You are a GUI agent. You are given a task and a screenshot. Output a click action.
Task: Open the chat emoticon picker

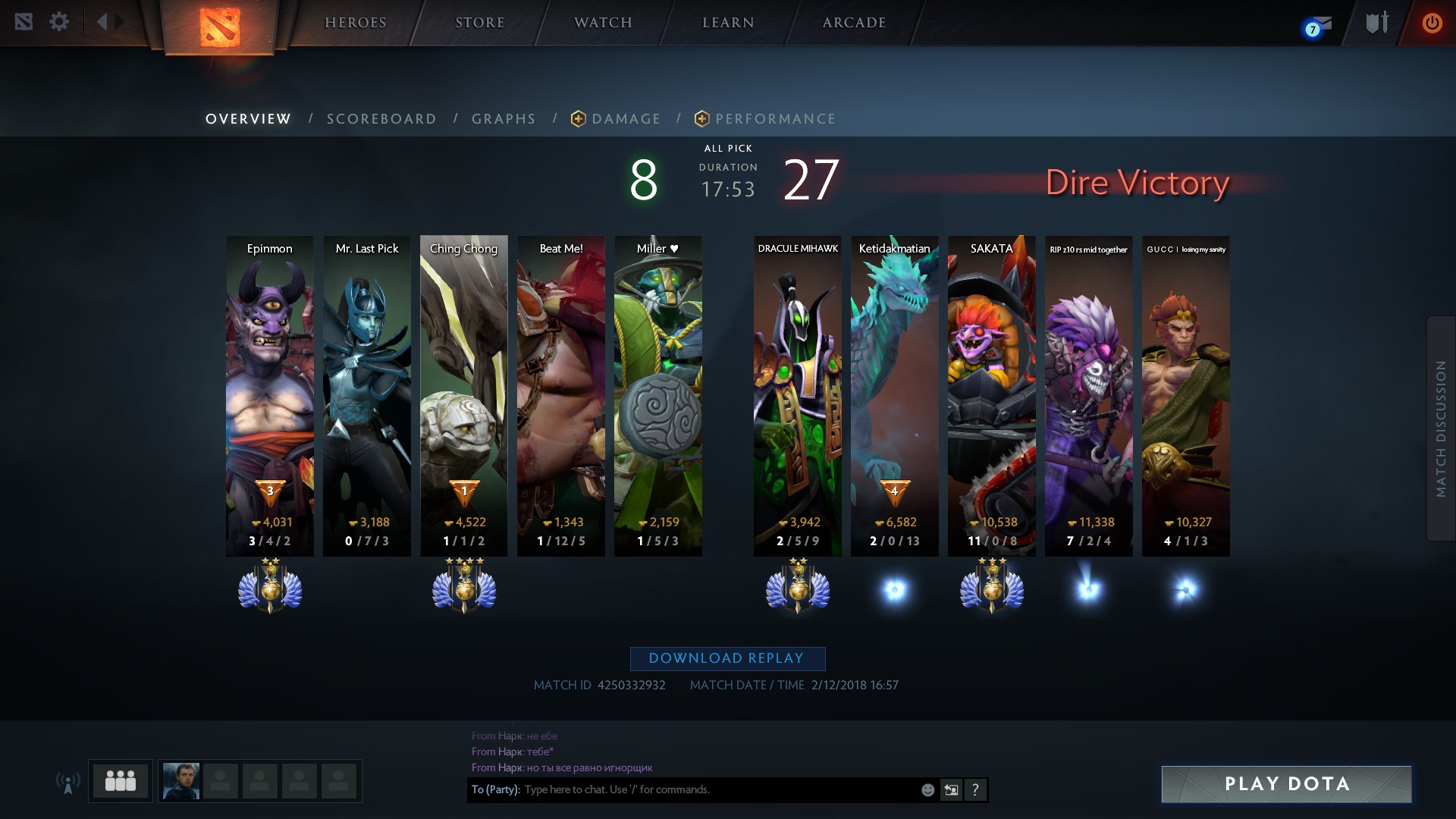[x=927, y=790]
